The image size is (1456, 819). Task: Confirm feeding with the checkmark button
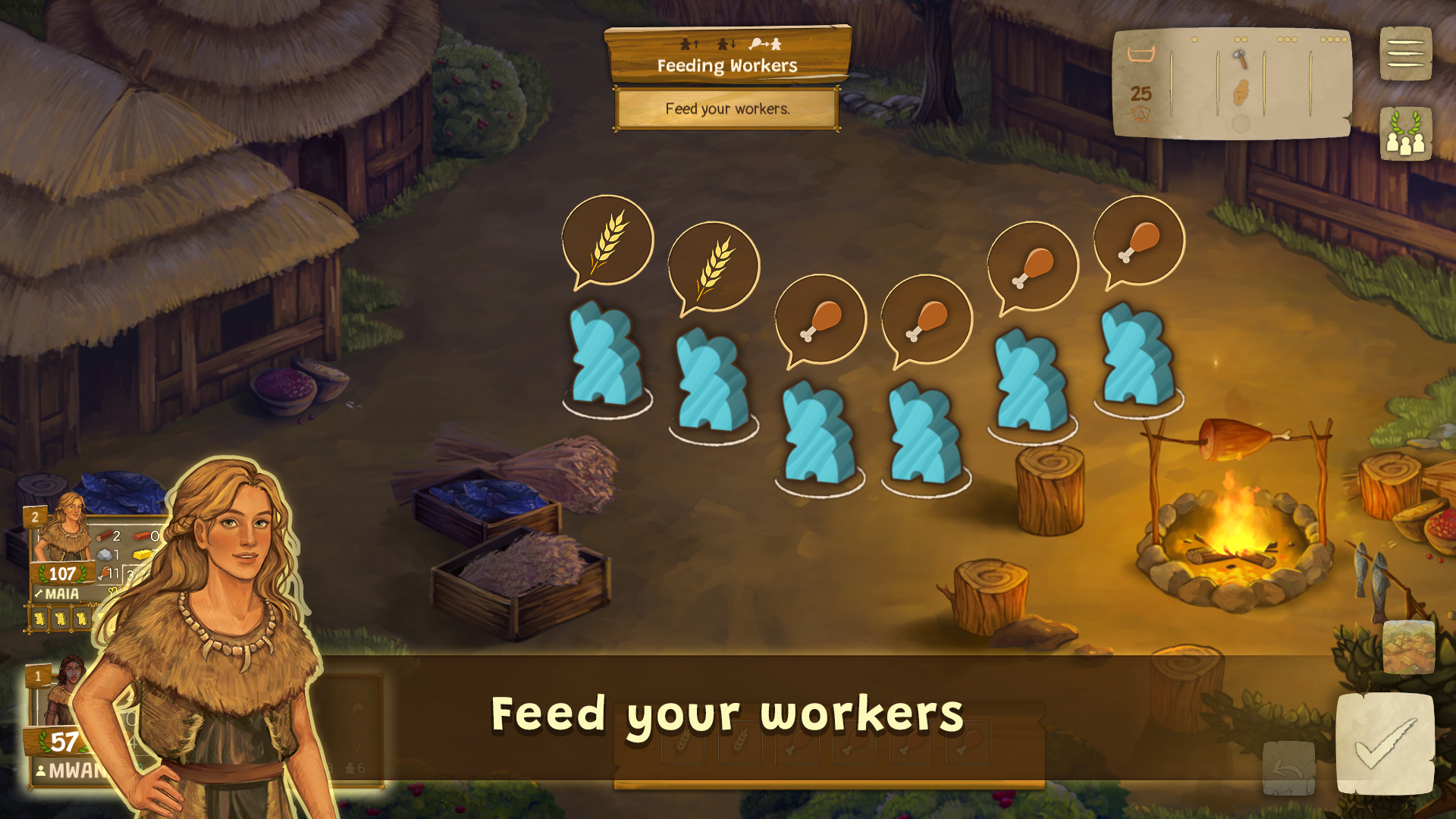1385,744
